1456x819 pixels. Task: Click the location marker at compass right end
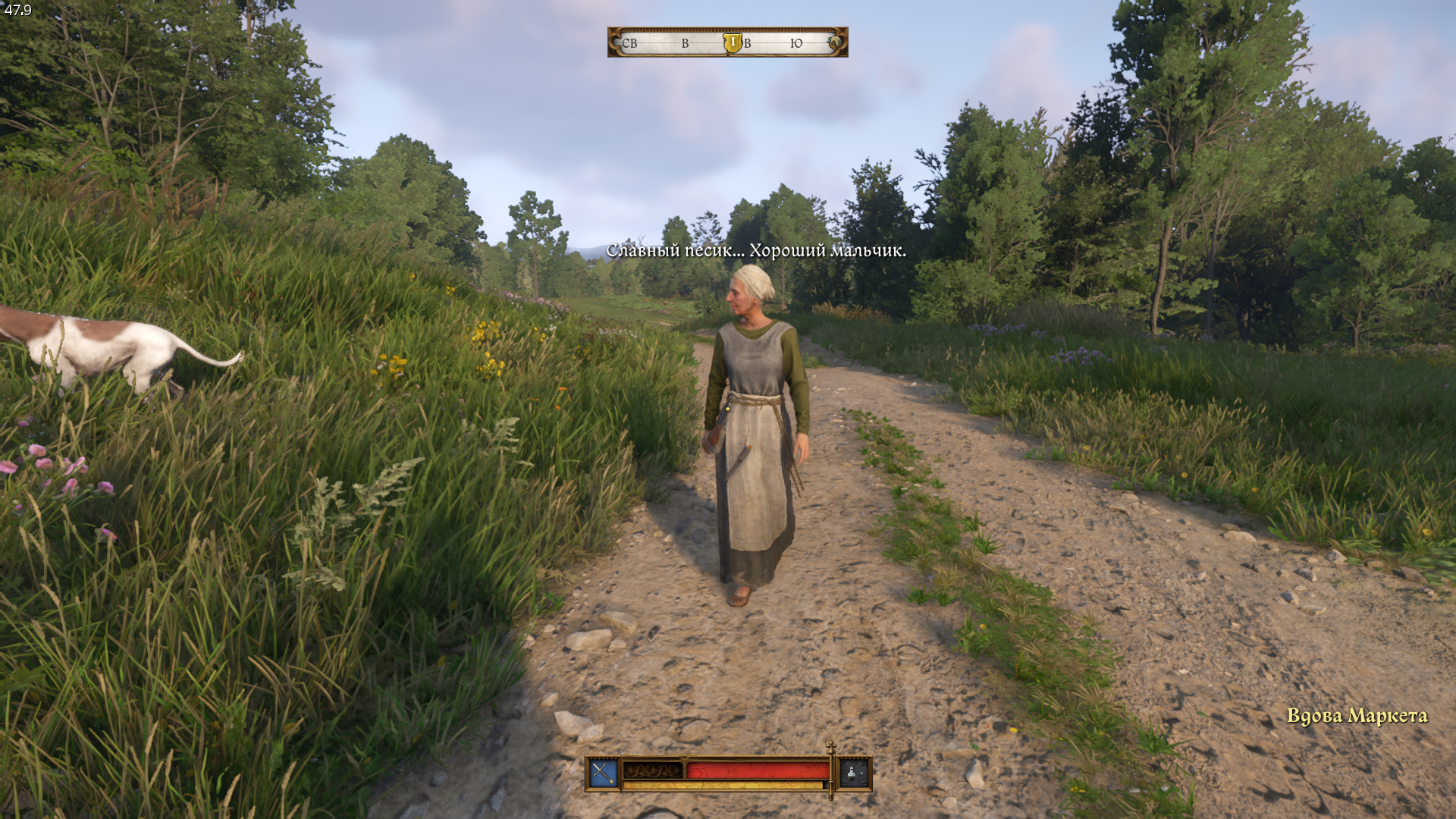pos(834,42)
